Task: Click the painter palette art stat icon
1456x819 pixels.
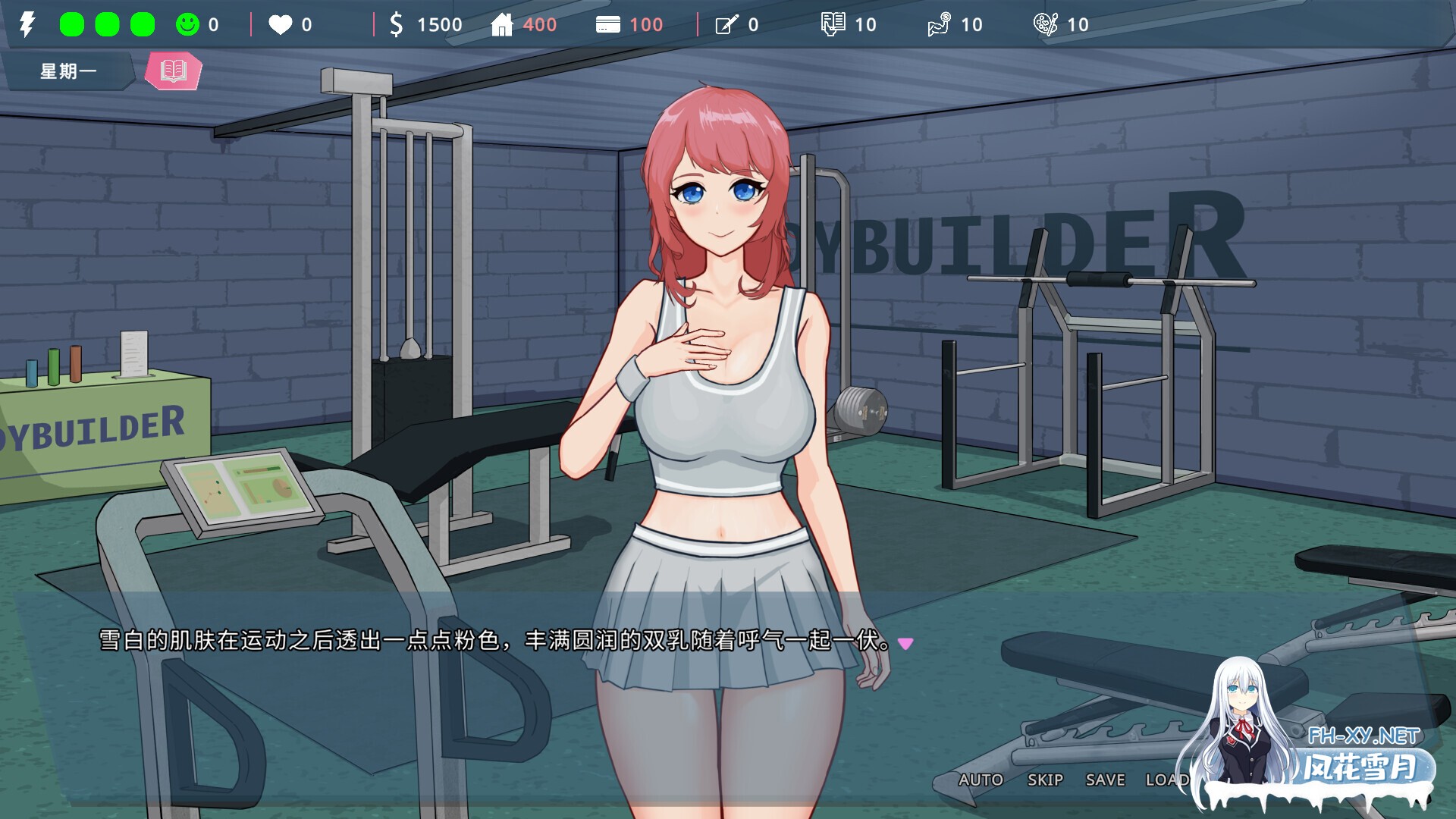Action: 1048,24
